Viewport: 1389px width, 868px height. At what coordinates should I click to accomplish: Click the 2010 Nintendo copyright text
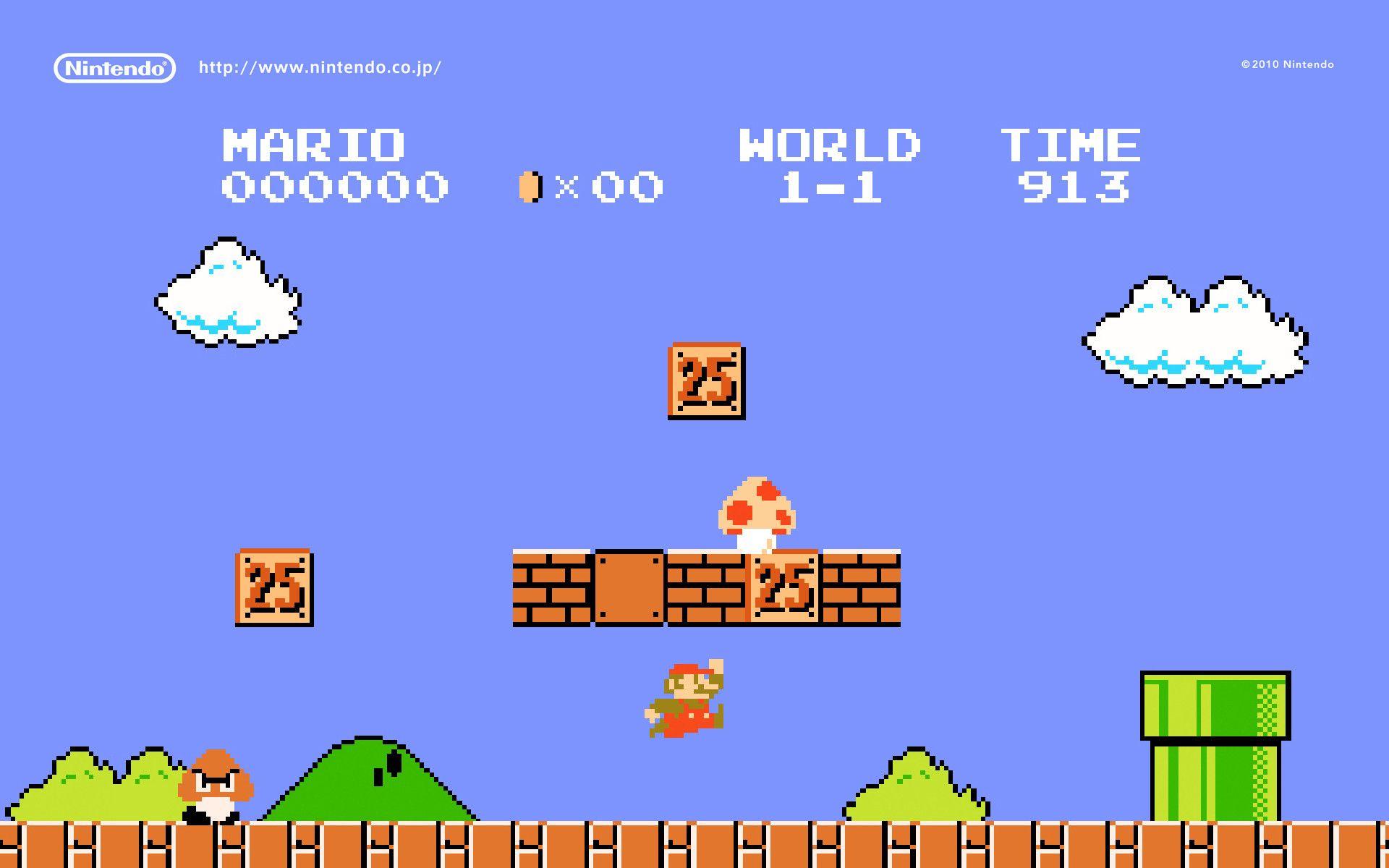tap(1288, 64)
